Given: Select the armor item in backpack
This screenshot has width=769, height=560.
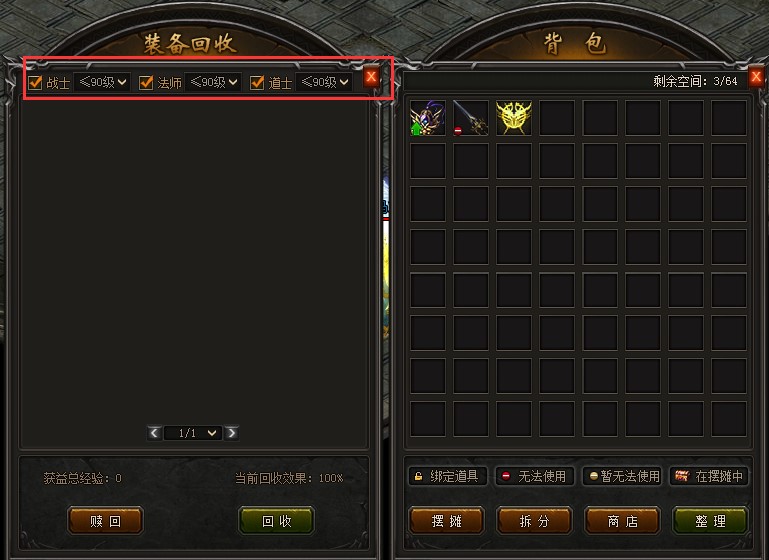Looking at the screenshot, I should pos(427,118).
